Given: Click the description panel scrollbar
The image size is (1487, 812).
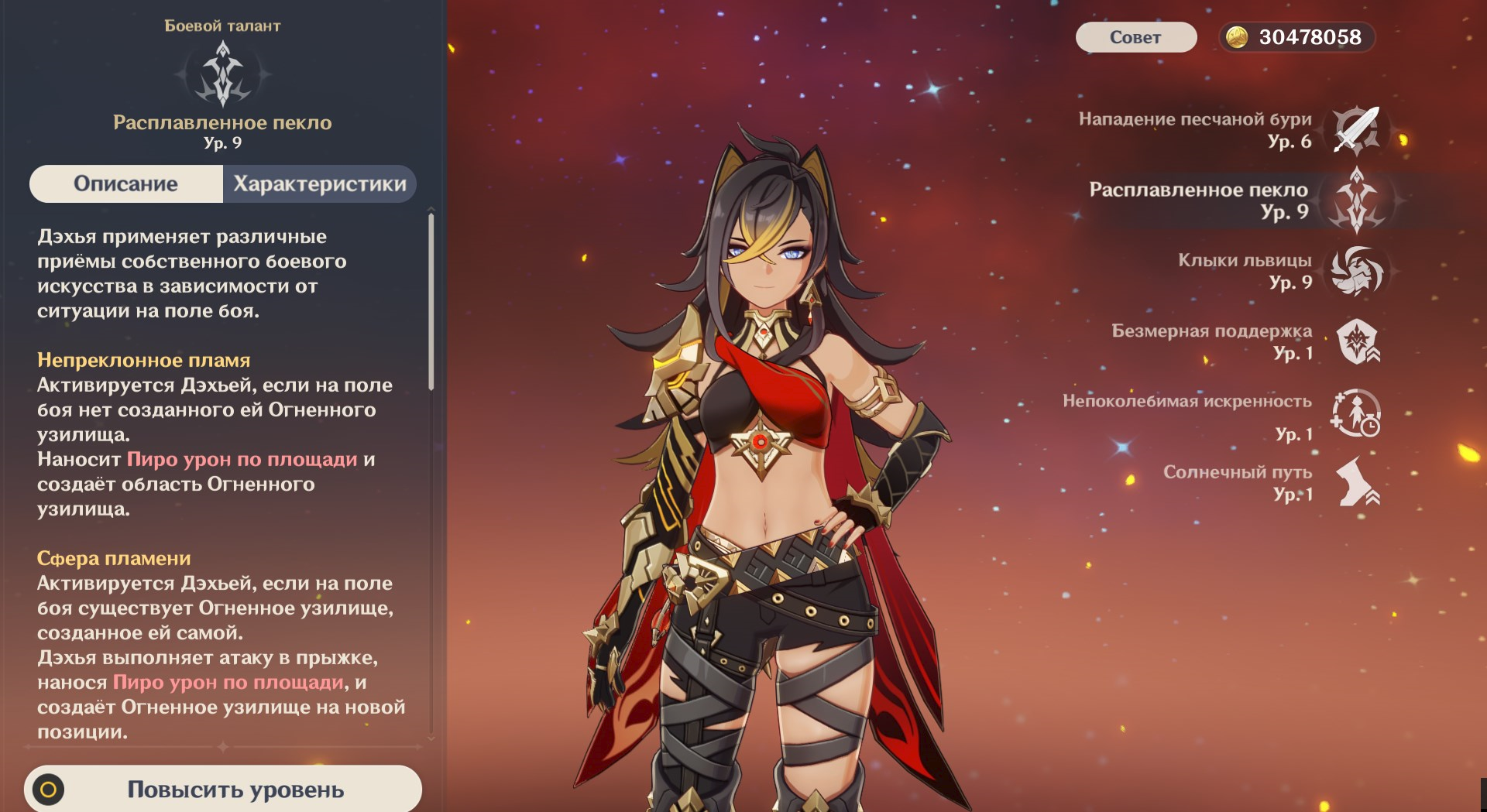Looking at the screenshot, I should tap(431, 302).
